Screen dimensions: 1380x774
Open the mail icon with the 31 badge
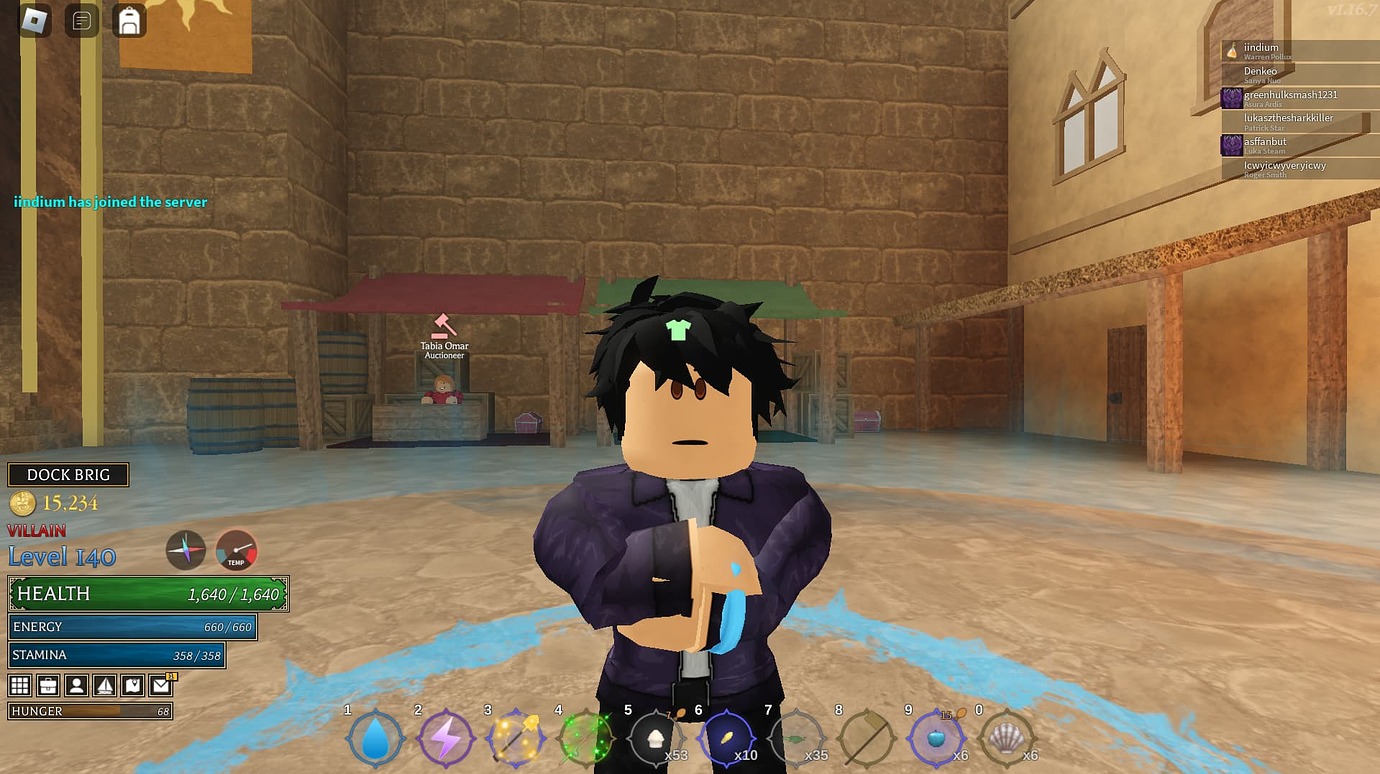(160, 685)
